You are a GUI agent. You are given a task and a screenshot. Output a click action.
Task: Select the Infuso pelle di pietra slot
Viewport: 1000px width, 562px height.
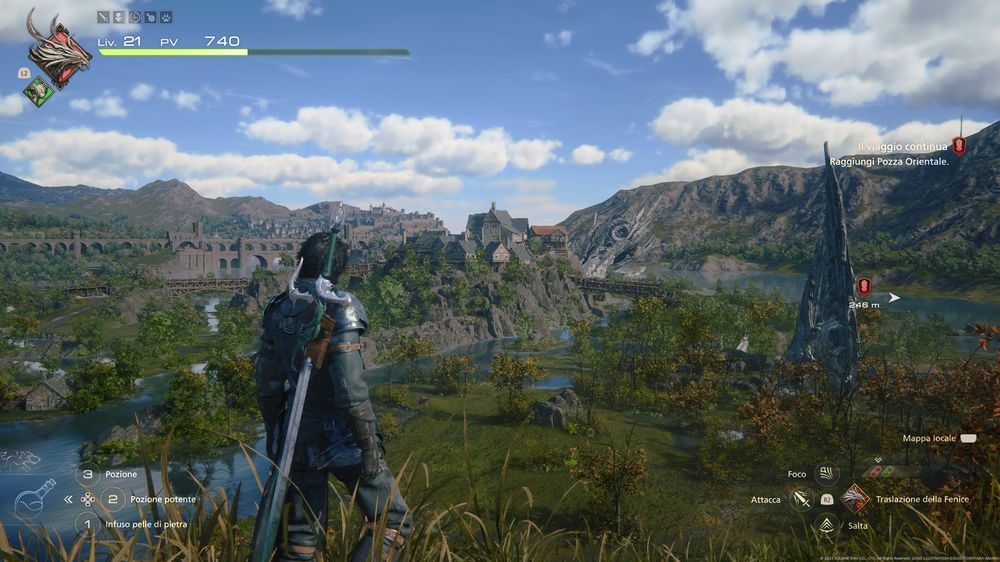[88, 523]
